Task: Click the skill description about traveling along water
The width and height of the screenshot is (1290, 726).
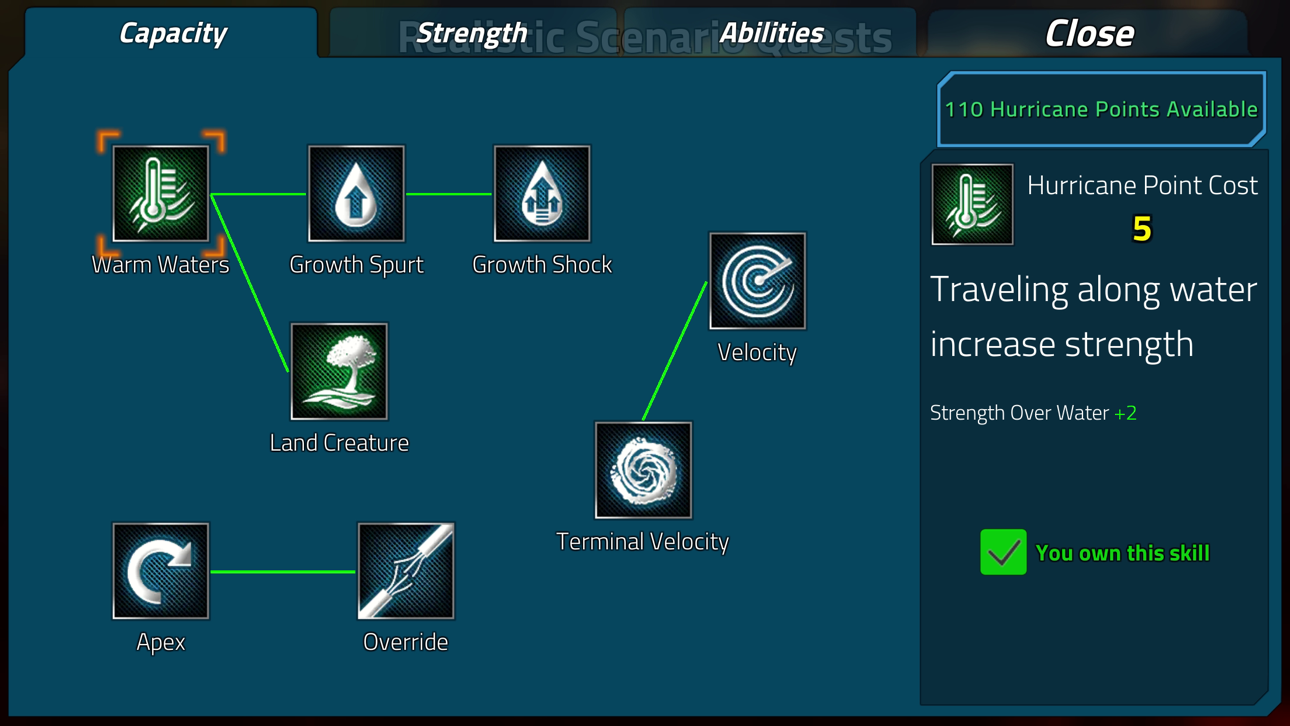Action: (1093, 315)
